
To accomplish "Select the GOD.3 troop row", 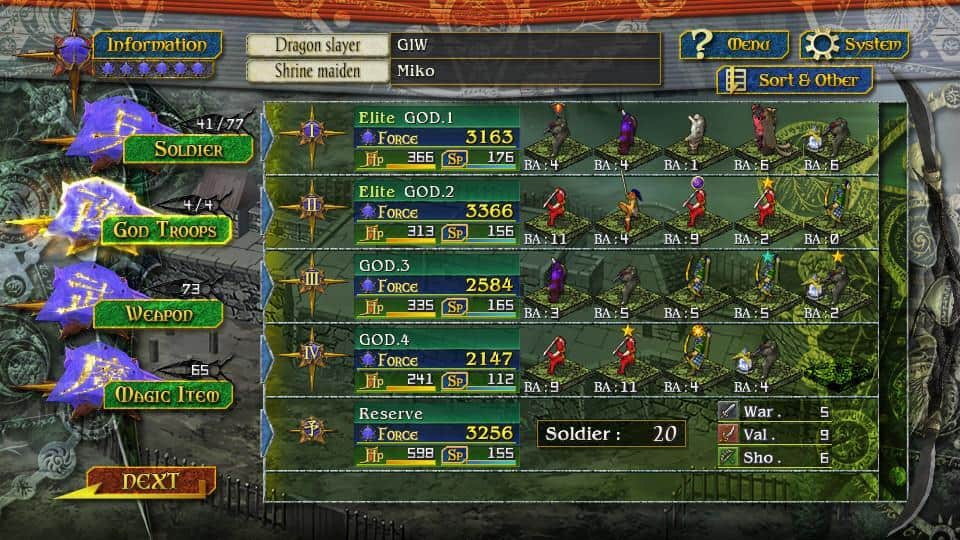I will (436, 285).
